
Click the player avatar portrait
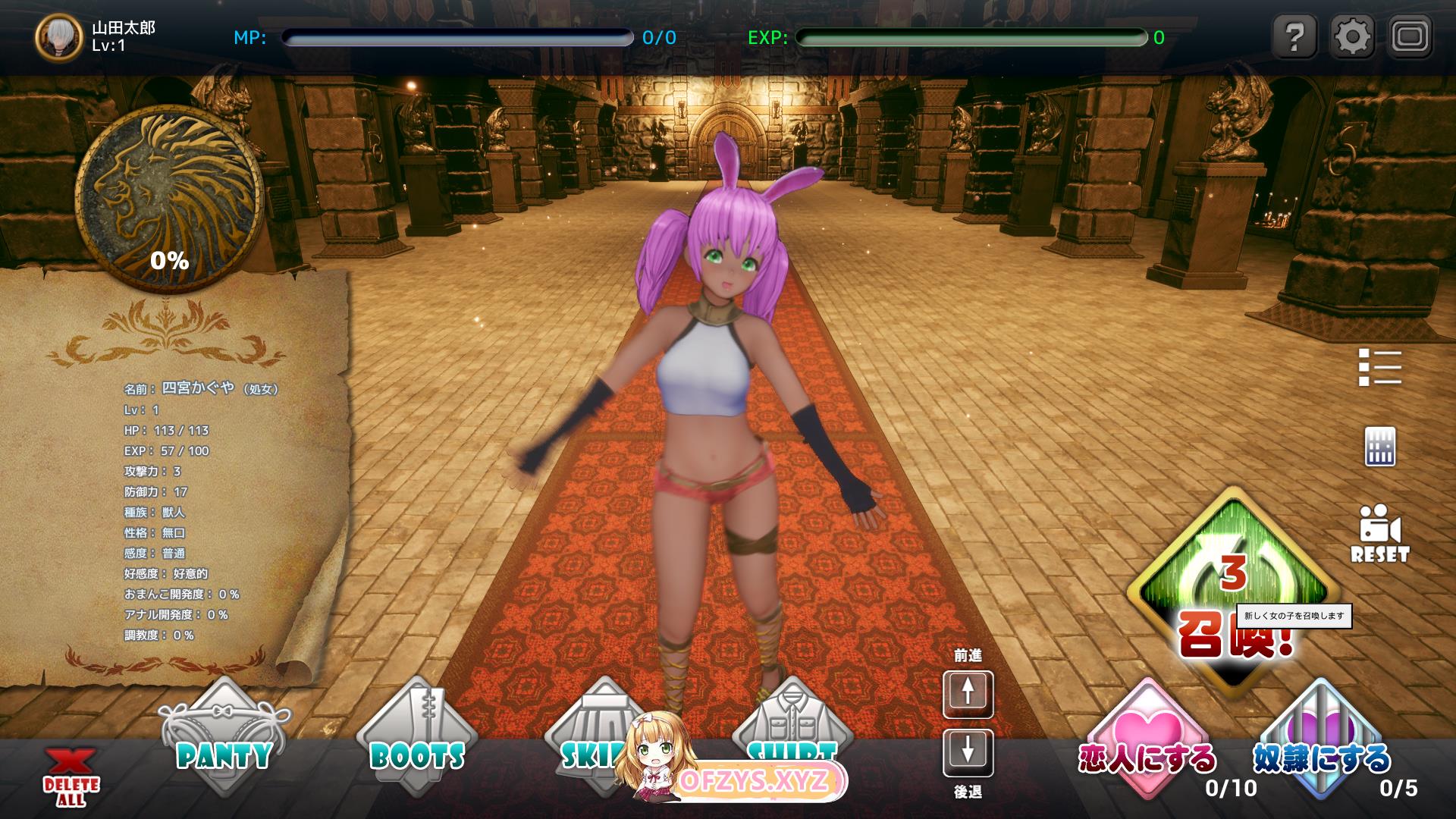(x=58, y=37)
